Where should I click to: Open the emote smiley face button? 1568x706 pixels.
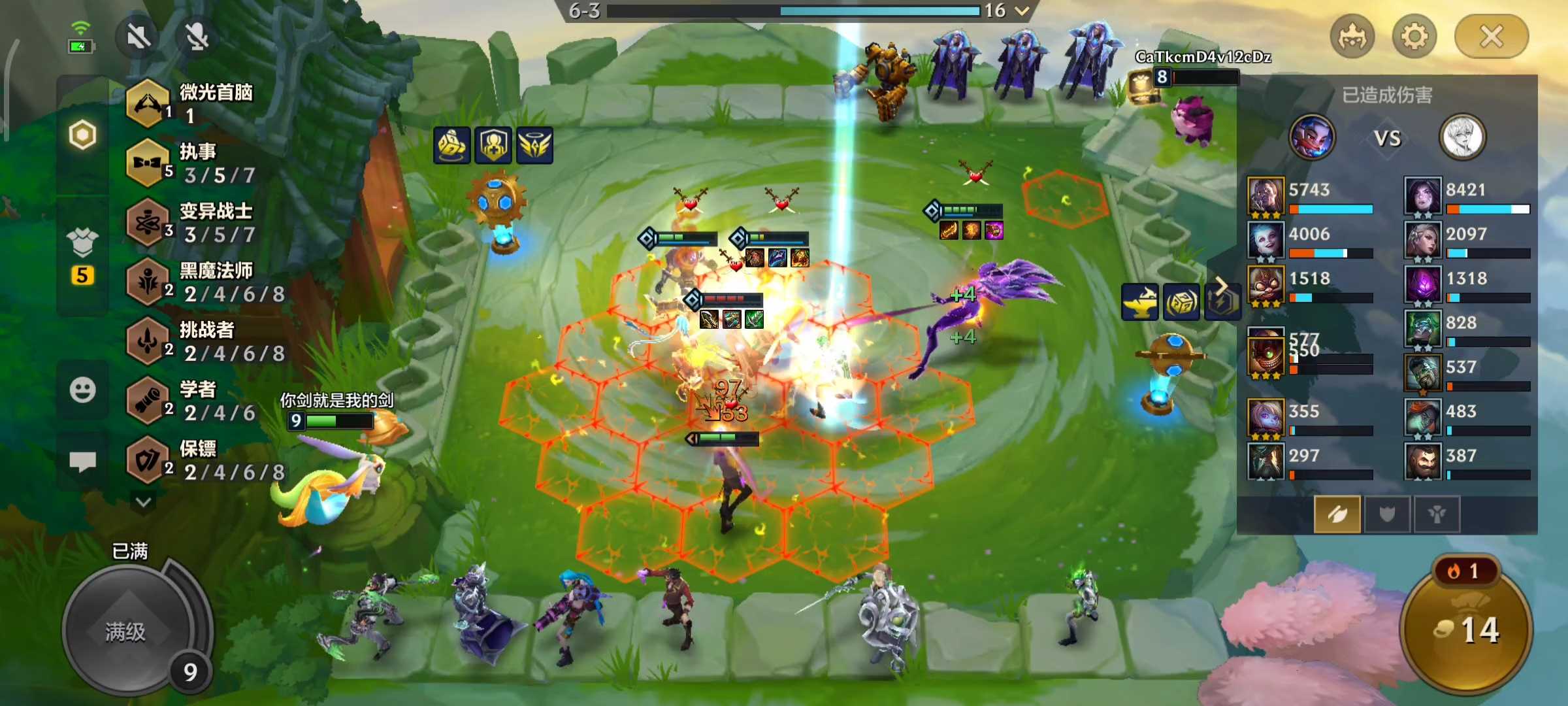tap(83, 390)
